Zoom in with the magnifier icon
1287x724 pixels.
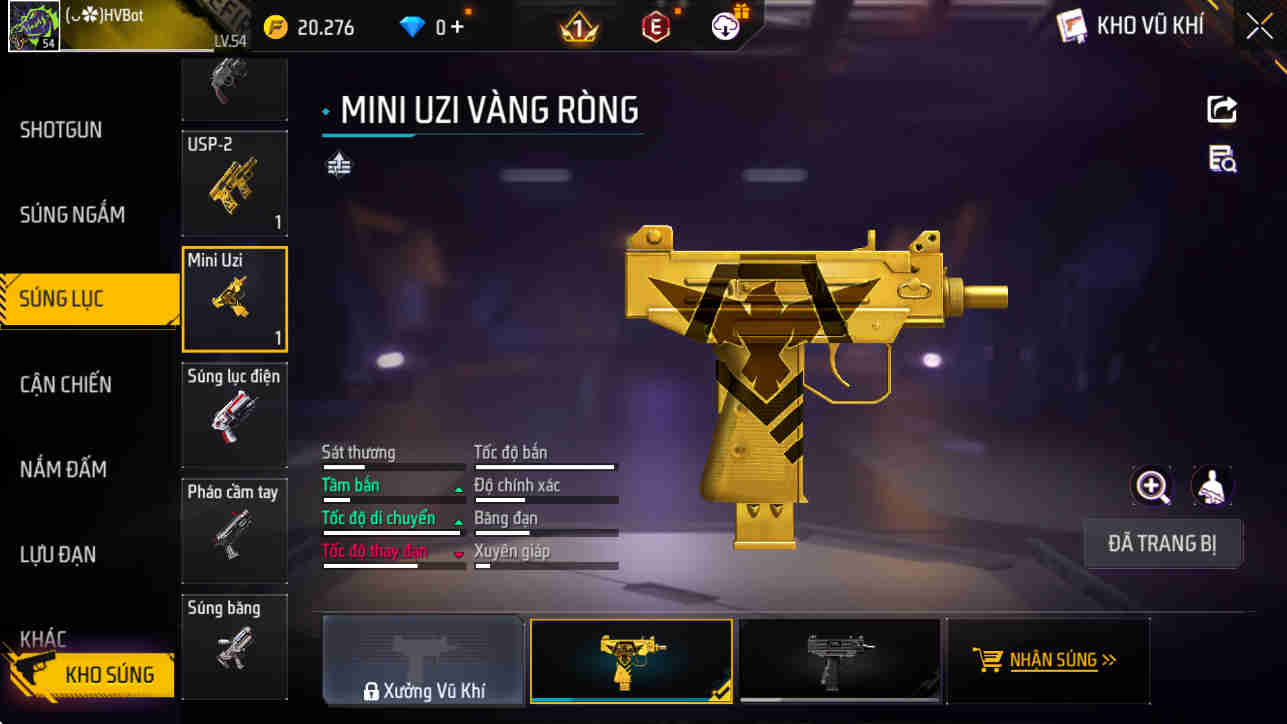click(1152, 487)
